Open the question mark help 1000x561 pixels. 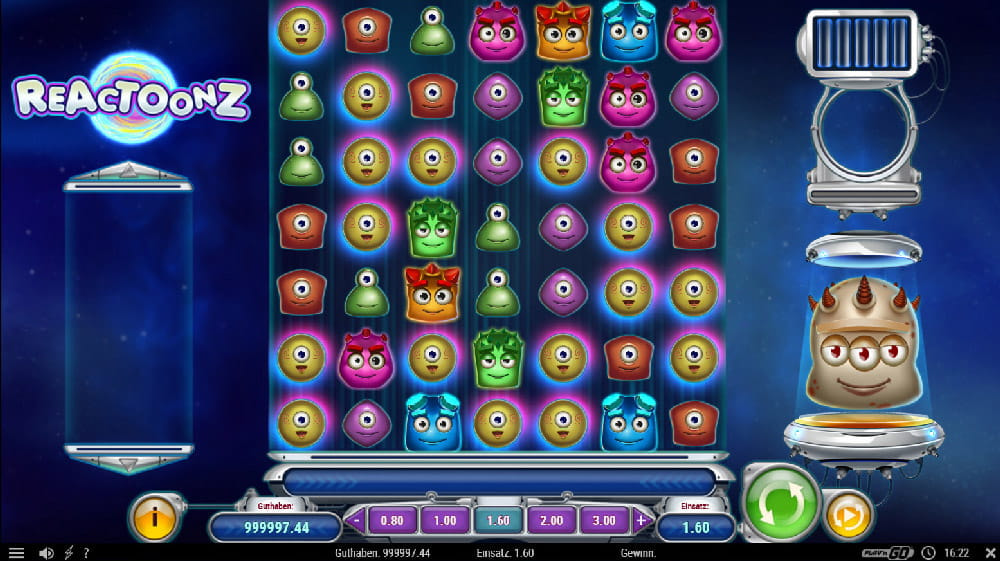click(x=86, y=553)
